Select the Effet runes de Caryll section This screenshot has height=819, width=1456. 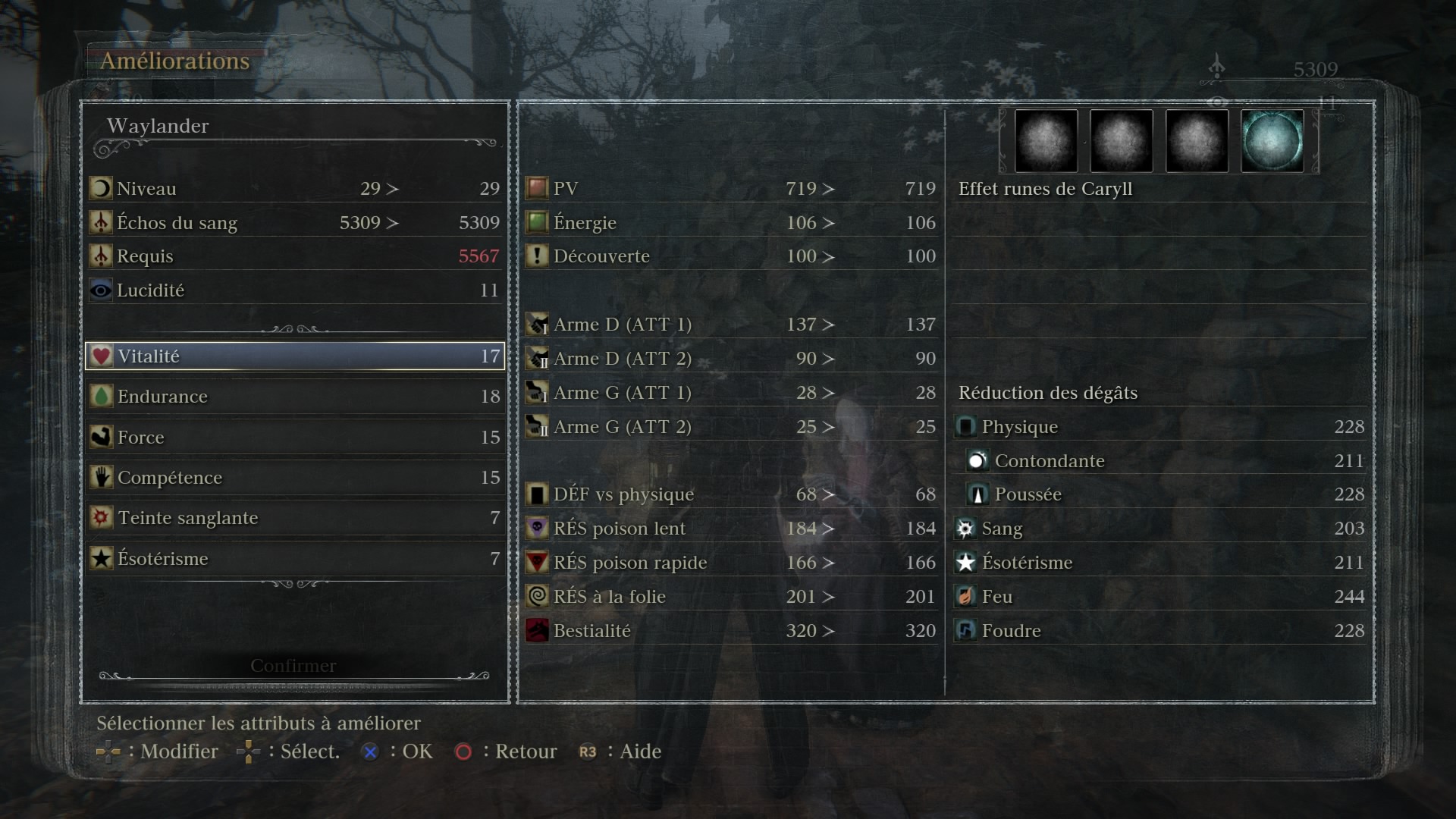(x=1044, y=188)
